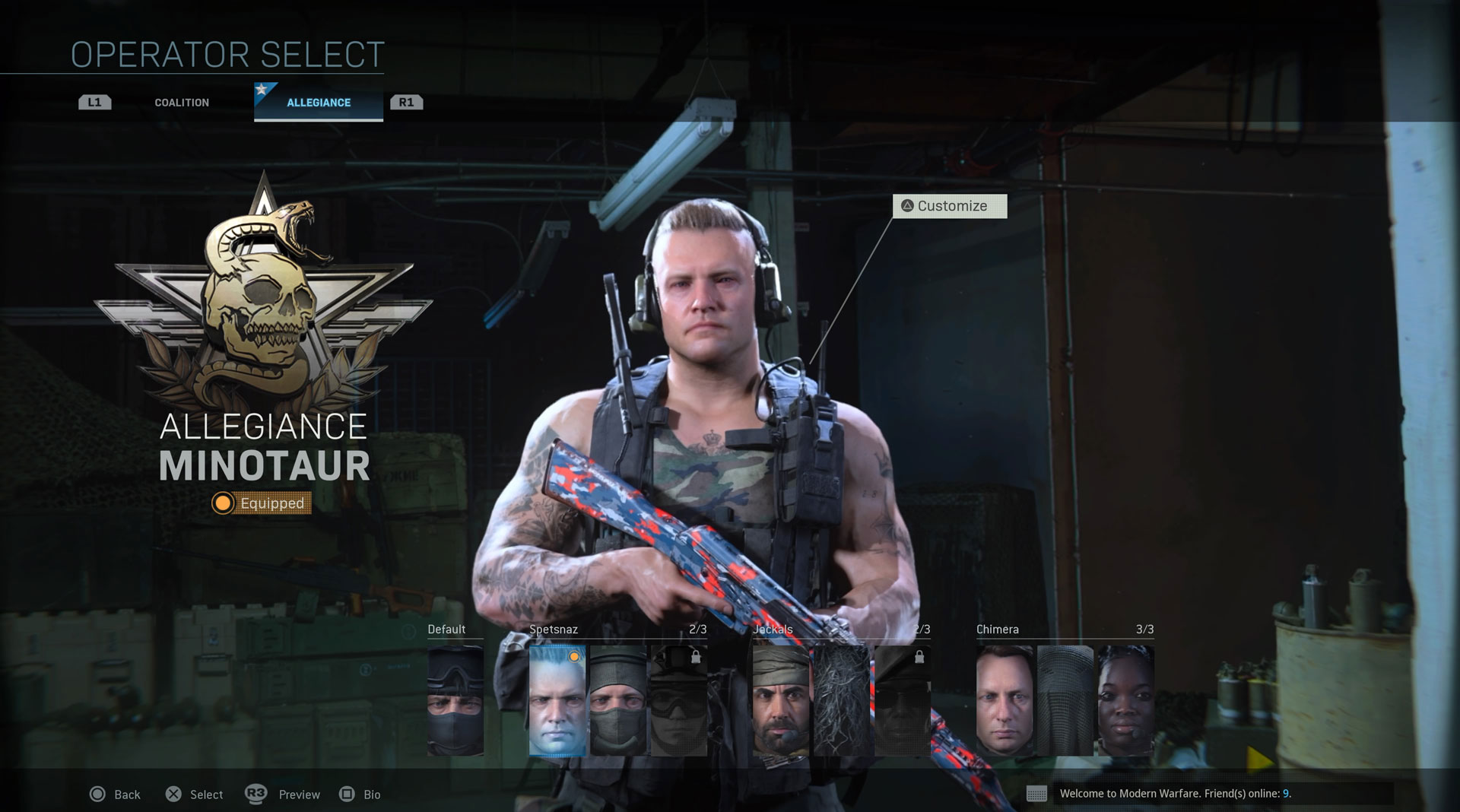The image size is (1460, 812).
Task: Click the locked Jackals operator portrait
Action: click(902, 700)
